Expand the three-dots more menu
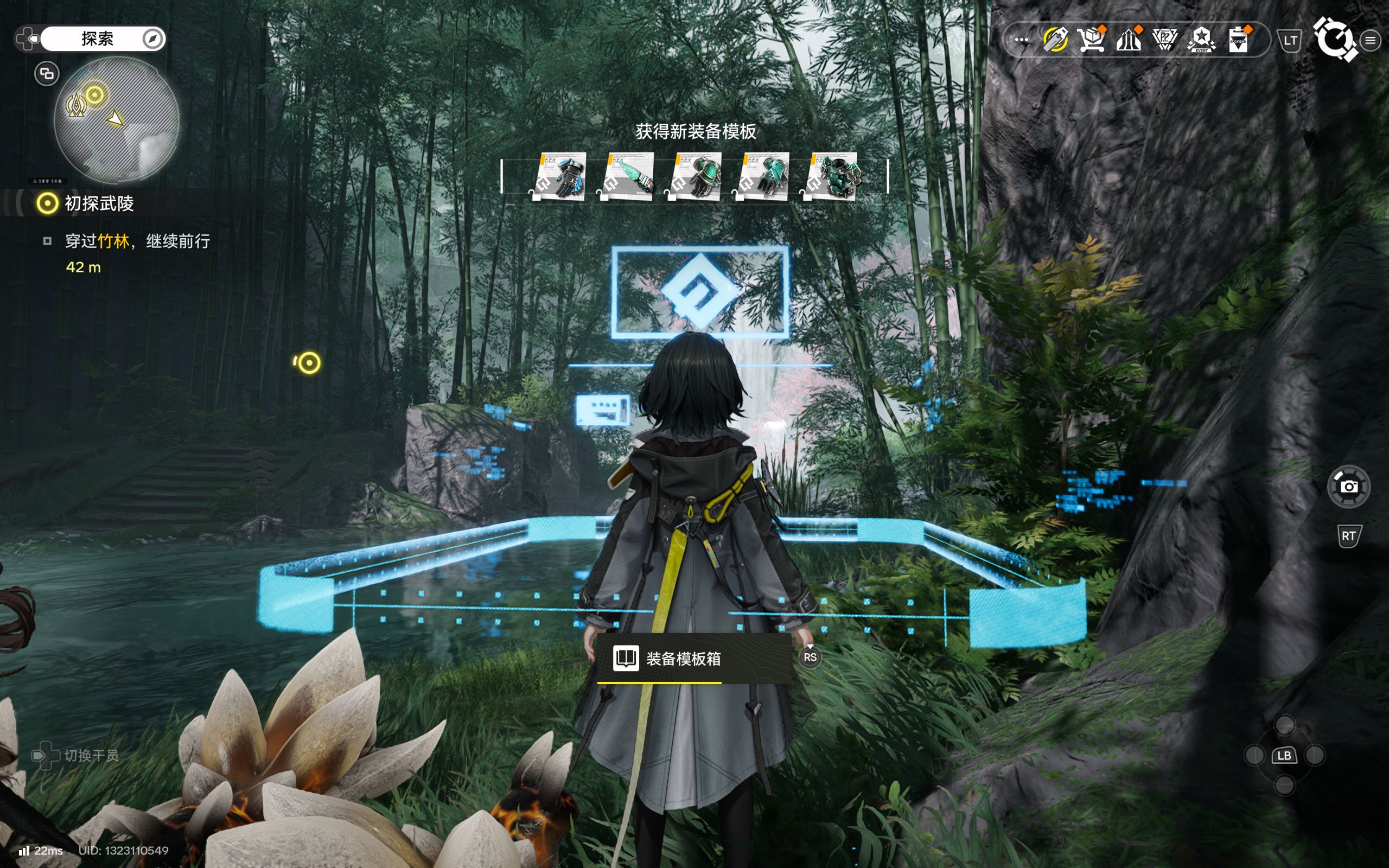Screen dimensions: 1389x868 [1021, 40]
